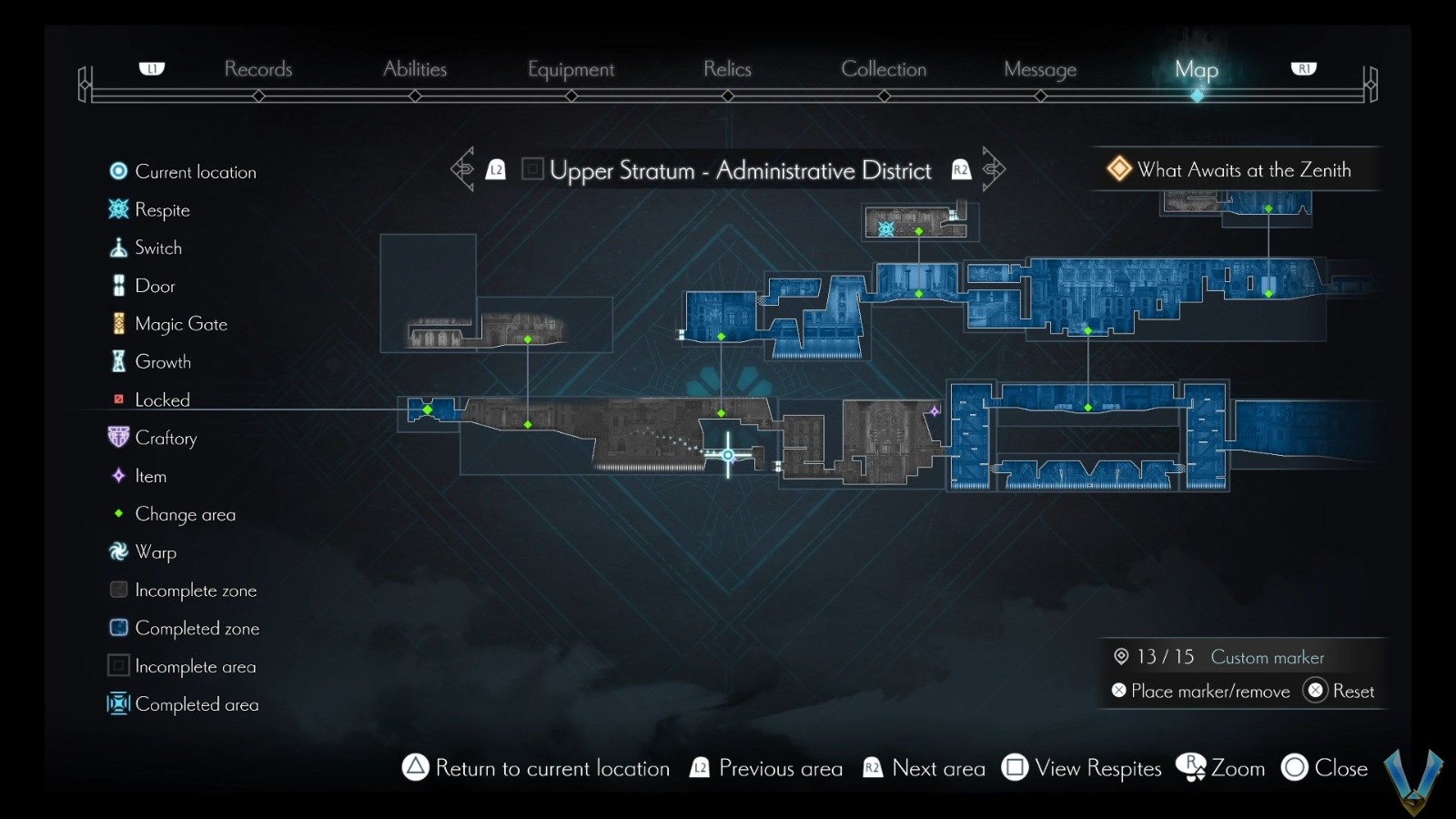The image size is (1456, 819).
Task: Click the Door legend icon
Action: pyautogui.click(x=117, y=285)
